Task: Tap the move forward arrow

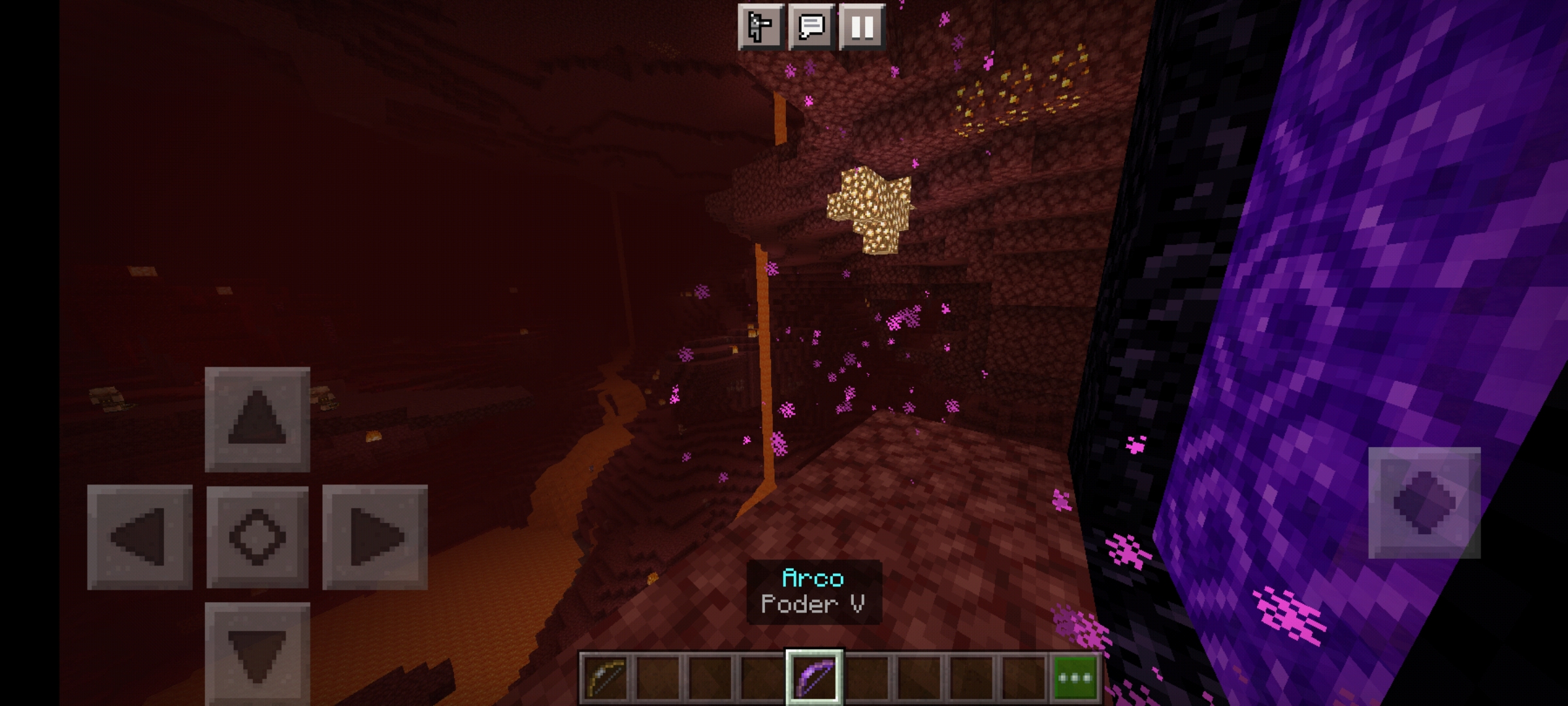Action: [257, 419]
